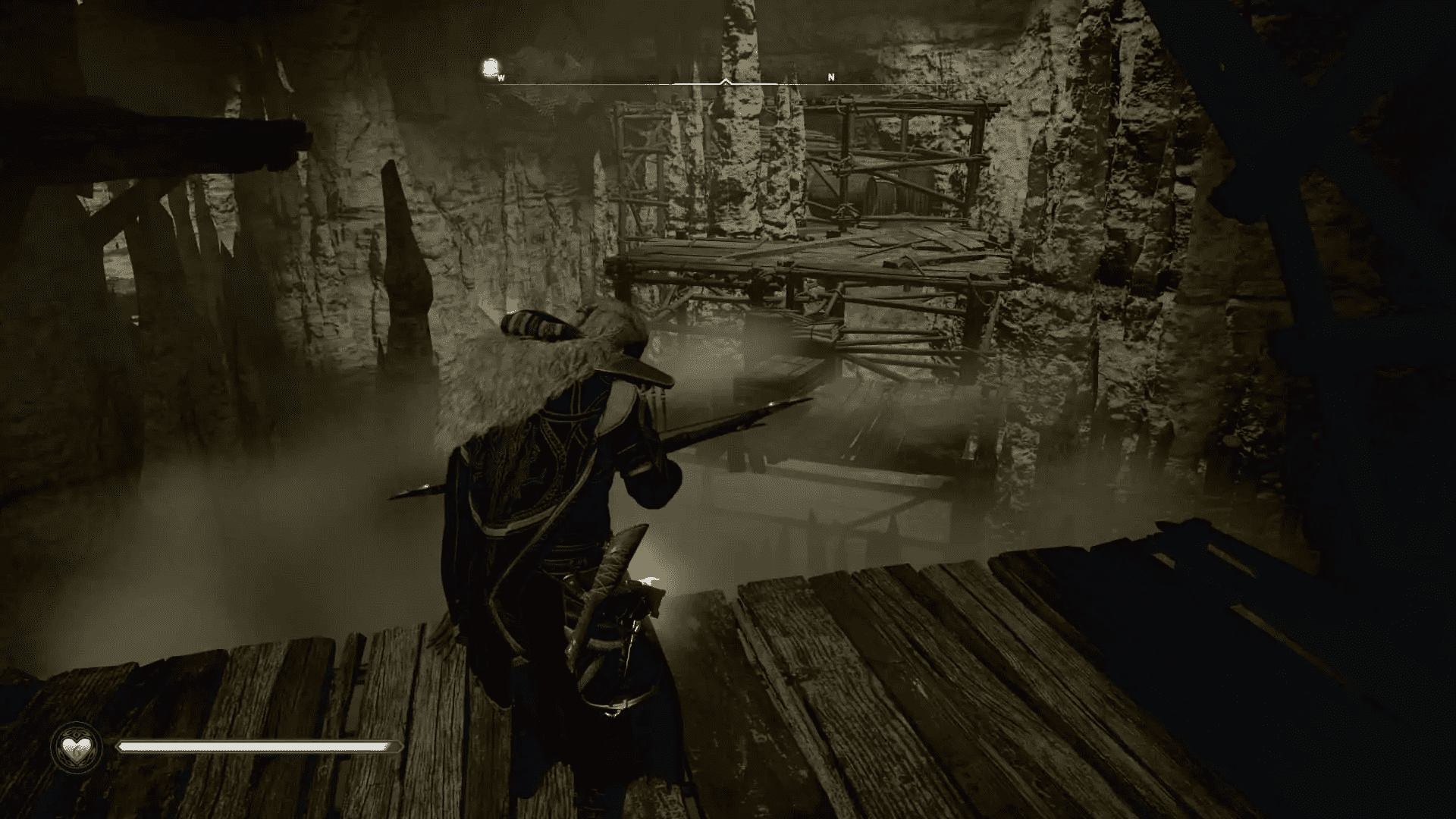Image resolution: width=1456 pixels, height=819 pixels.
Task: Click the W cardinal letter on the compass
Action: pos(502,77)
